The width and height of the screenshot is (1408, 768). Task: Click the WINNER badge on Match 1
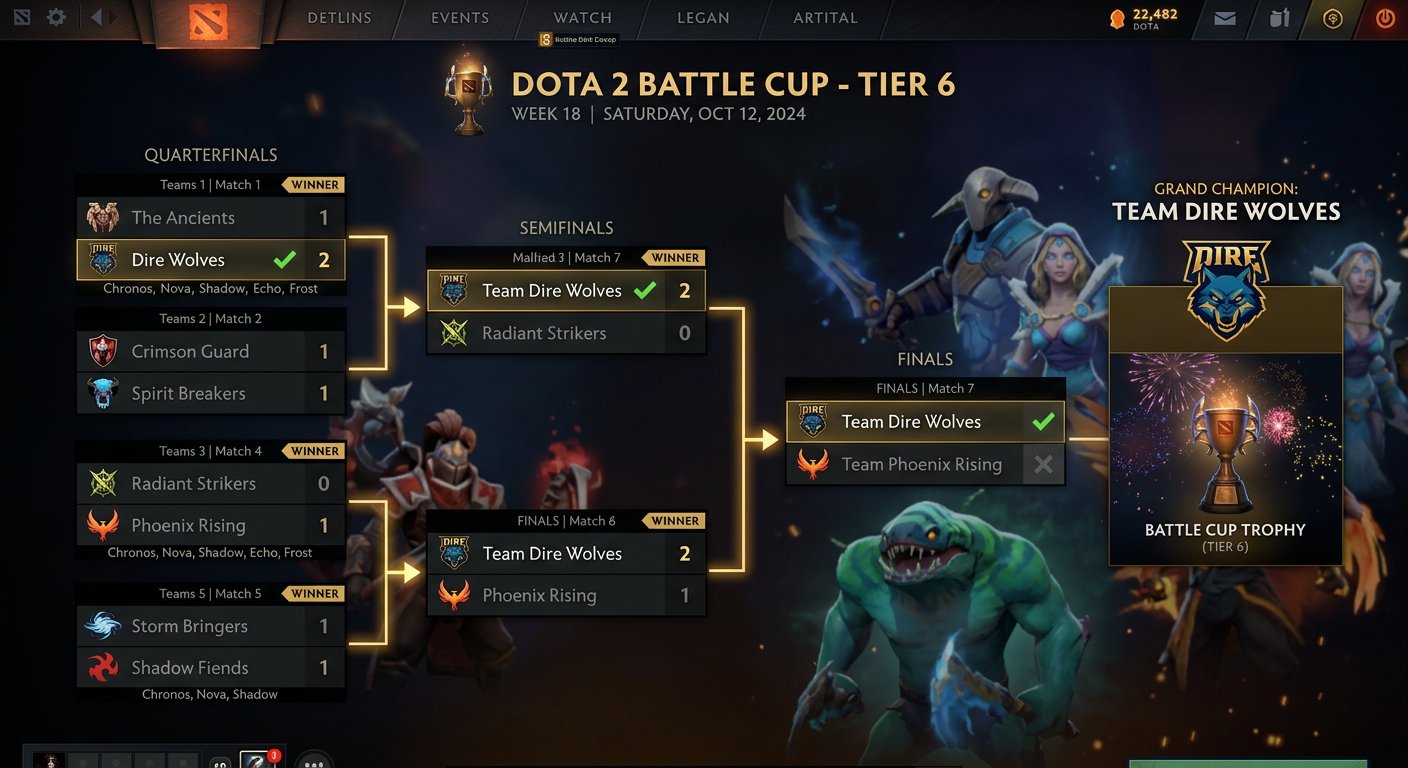point(313,184)
